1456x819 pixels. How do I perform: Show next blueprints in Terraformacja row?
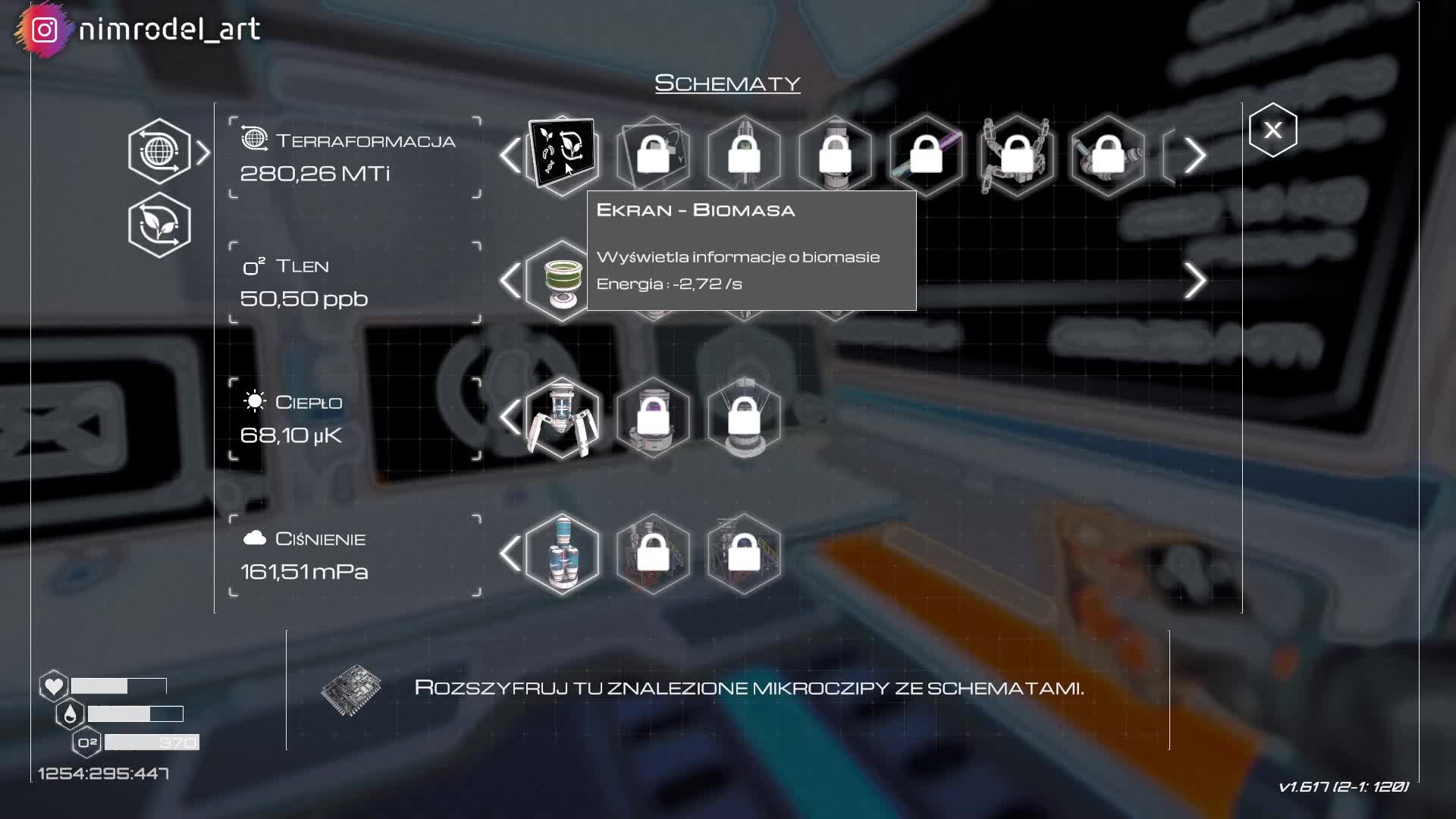tap(1195, 155)
